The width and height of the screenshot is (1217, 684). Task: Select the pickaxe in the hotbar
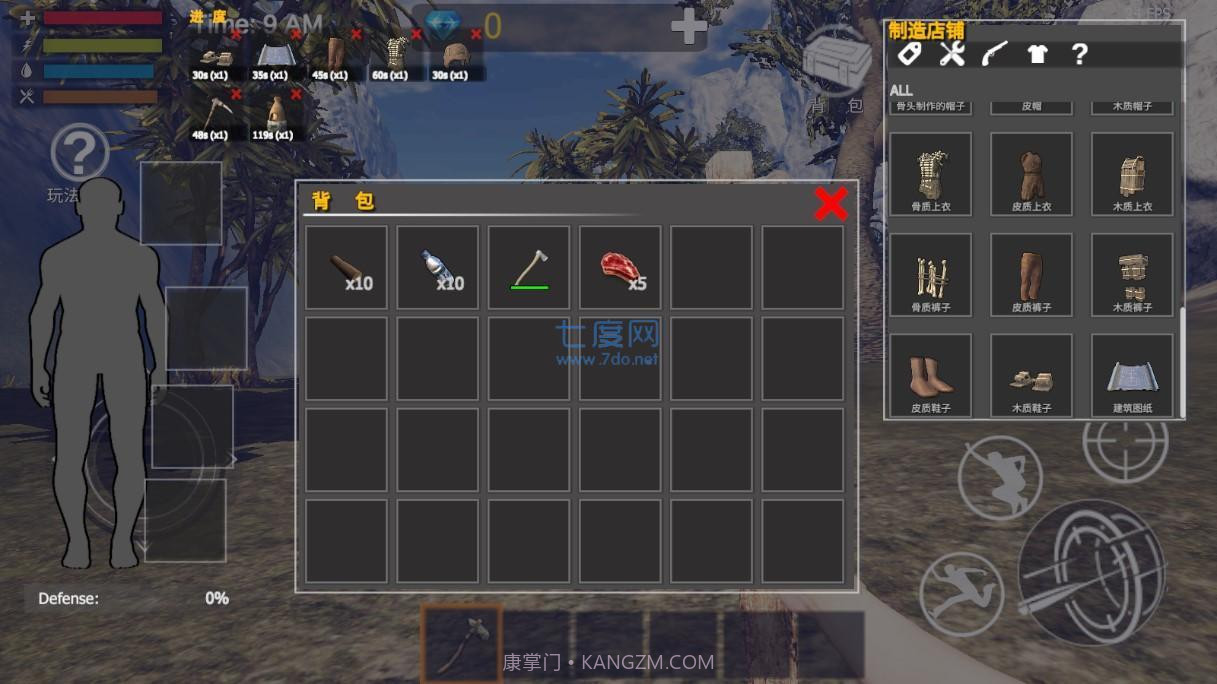(x=462, y=641)
